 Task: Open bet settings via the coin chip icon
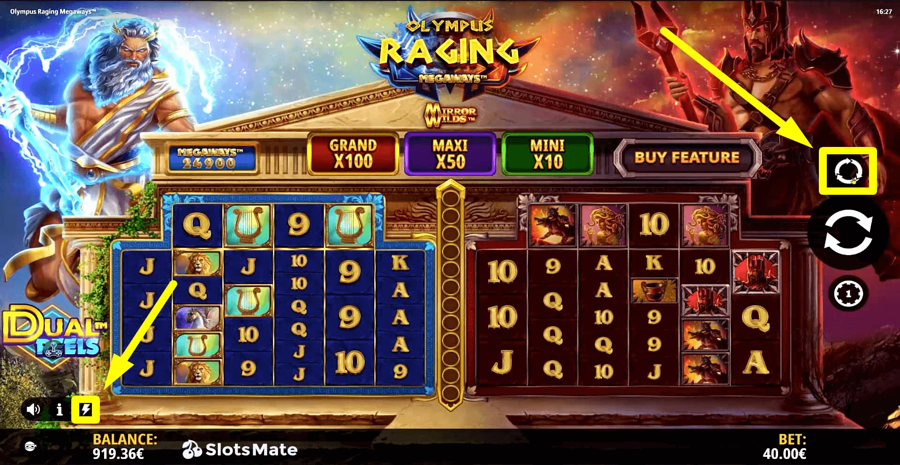coord(849,294)
